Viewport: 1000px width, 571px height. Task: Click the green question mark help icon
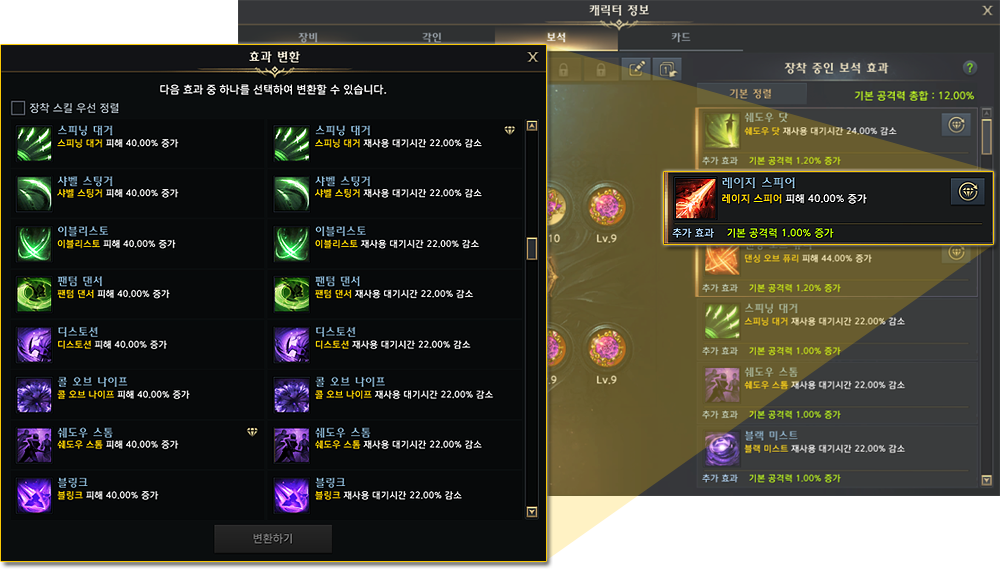969,67
